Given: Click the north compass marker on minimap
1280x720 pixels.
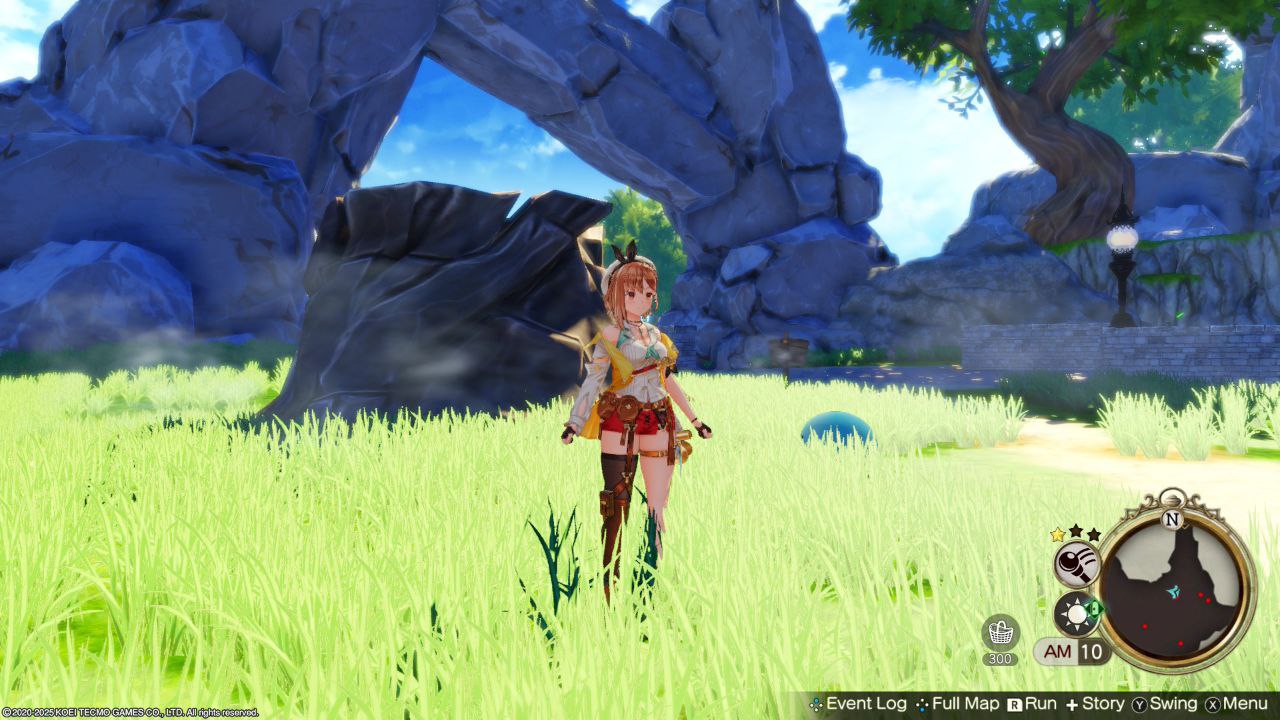Looking at the screenshot, I should pyautogui.click(x=1173, y=520).
